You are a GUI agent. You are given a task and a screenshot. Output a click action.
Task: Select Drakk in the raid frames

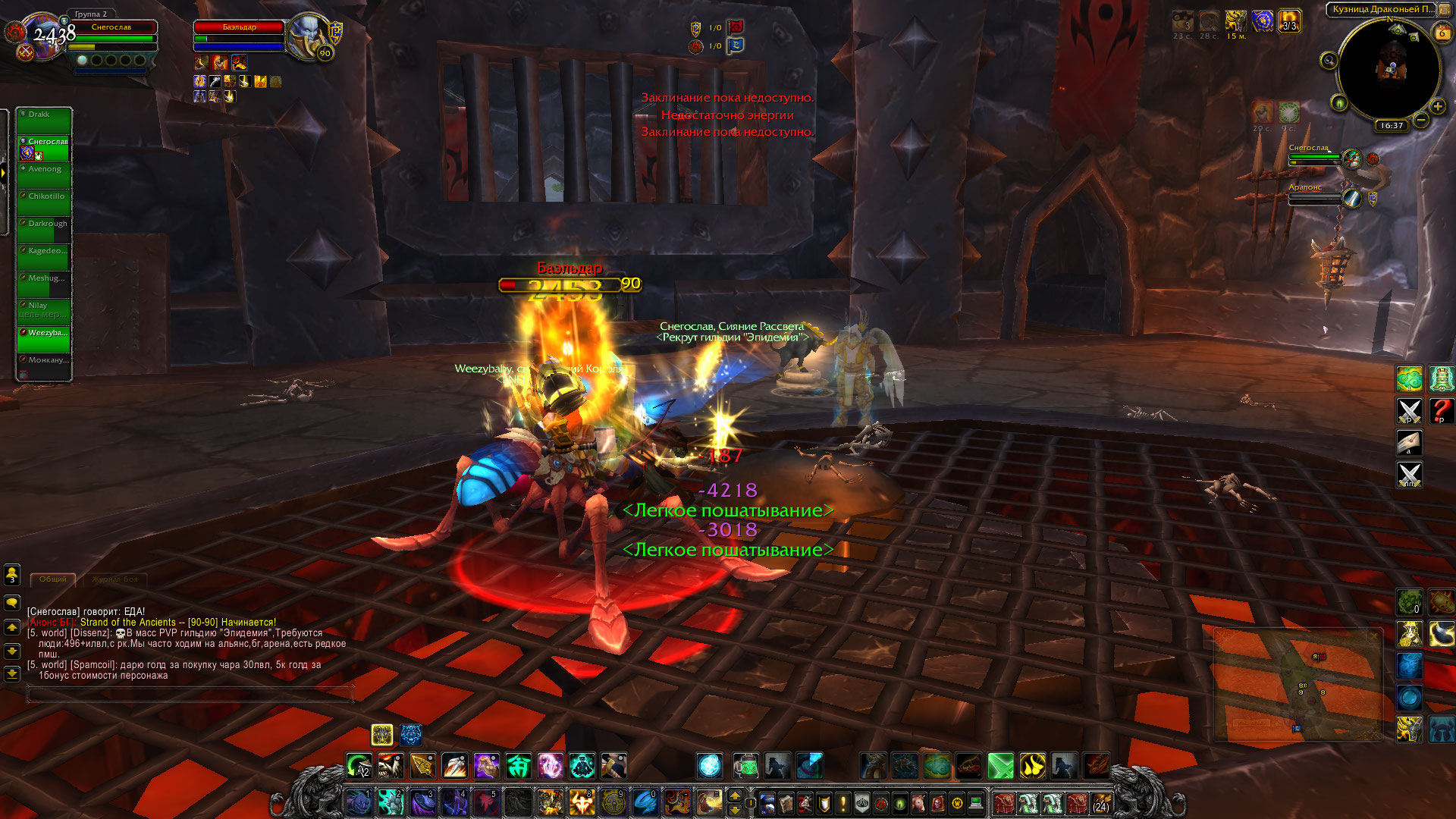pyautogui.click(x=44, y=120)
